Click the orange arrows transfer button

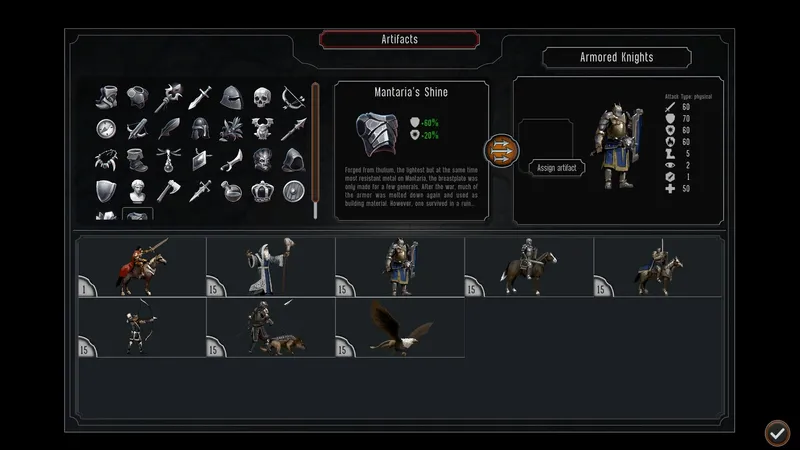click(501, 151)
